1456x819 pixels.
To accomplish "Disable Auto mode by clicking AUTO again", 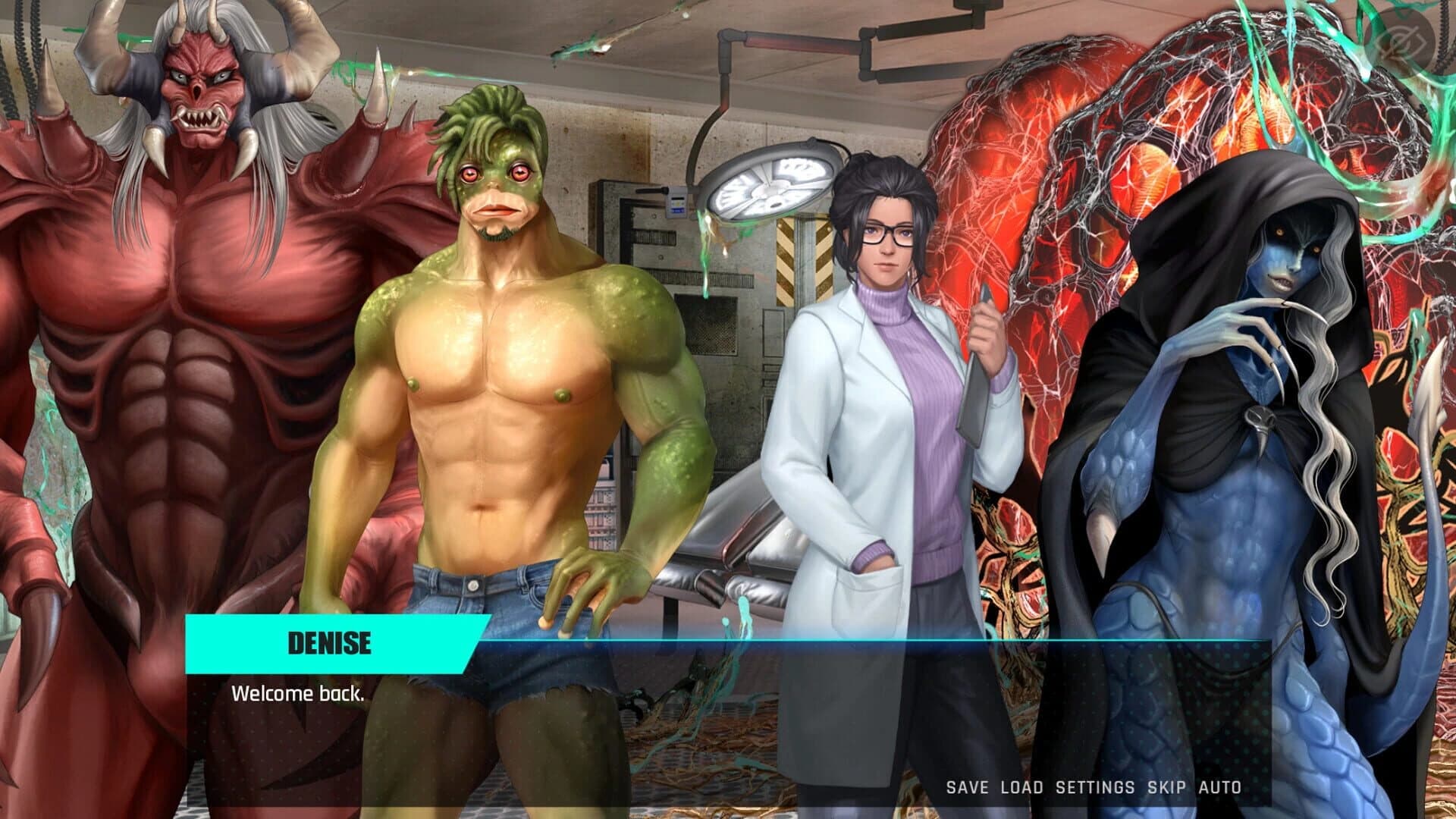I will coord(1220,787).
